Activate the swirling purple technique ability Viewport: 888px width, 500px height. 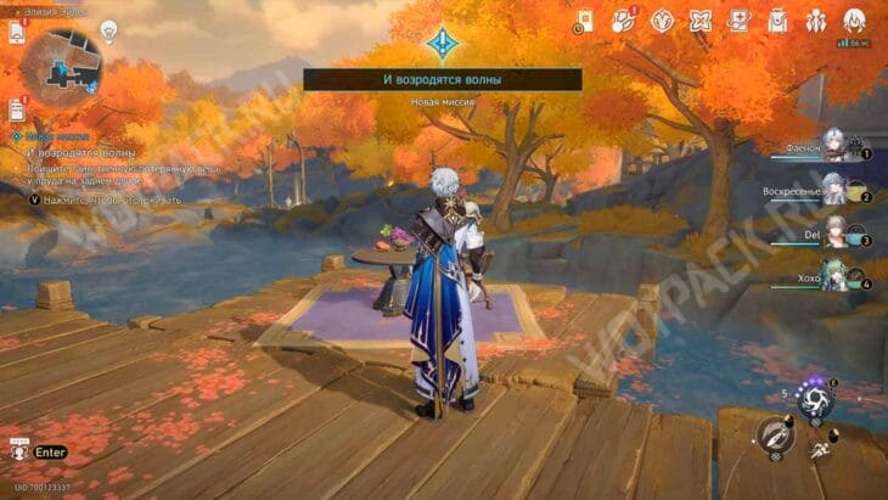point(815,401)
